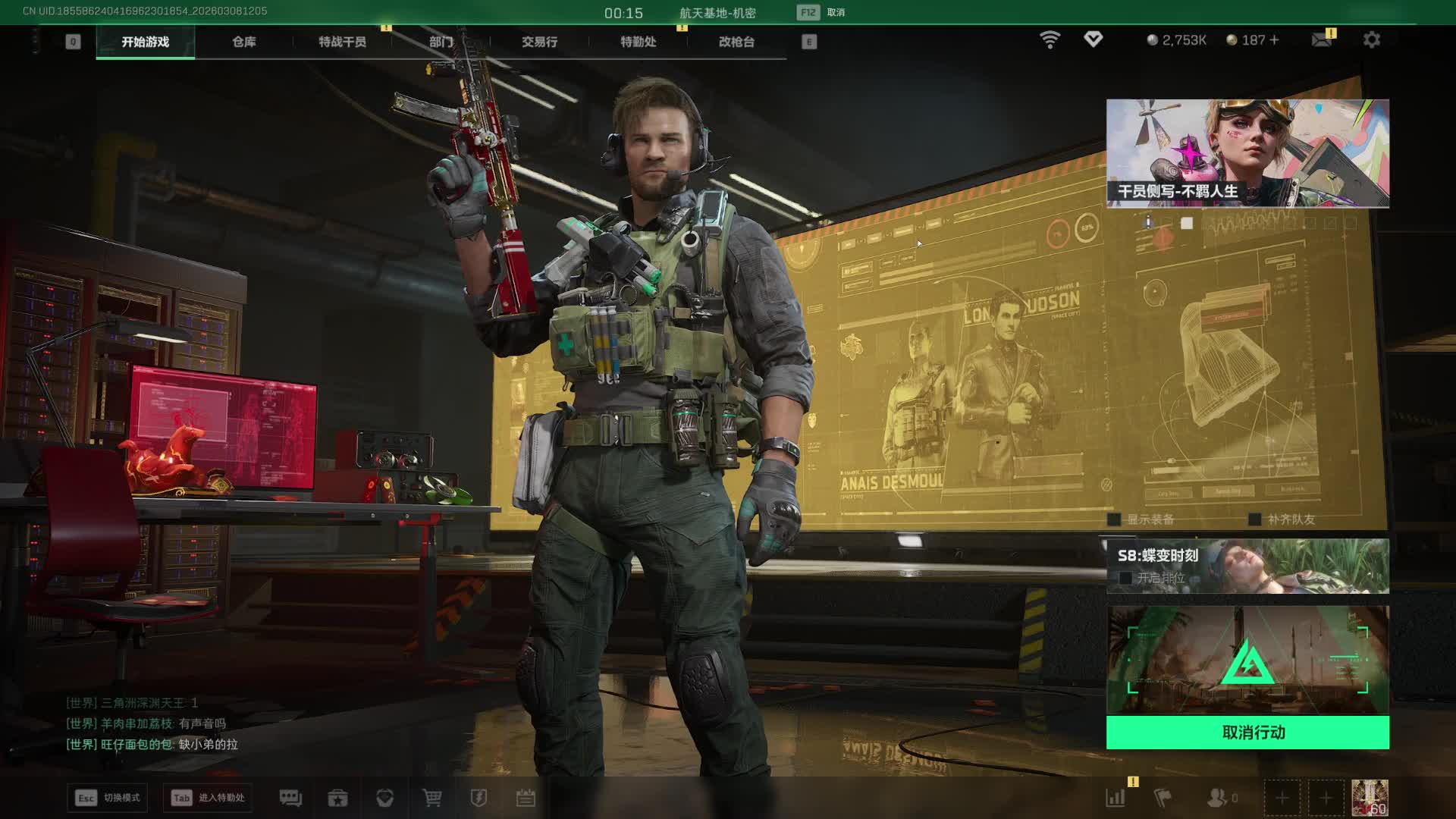The image size is (1456, 819).
Task: Check the mail envelope icon
Action: tap(1321, 39)
